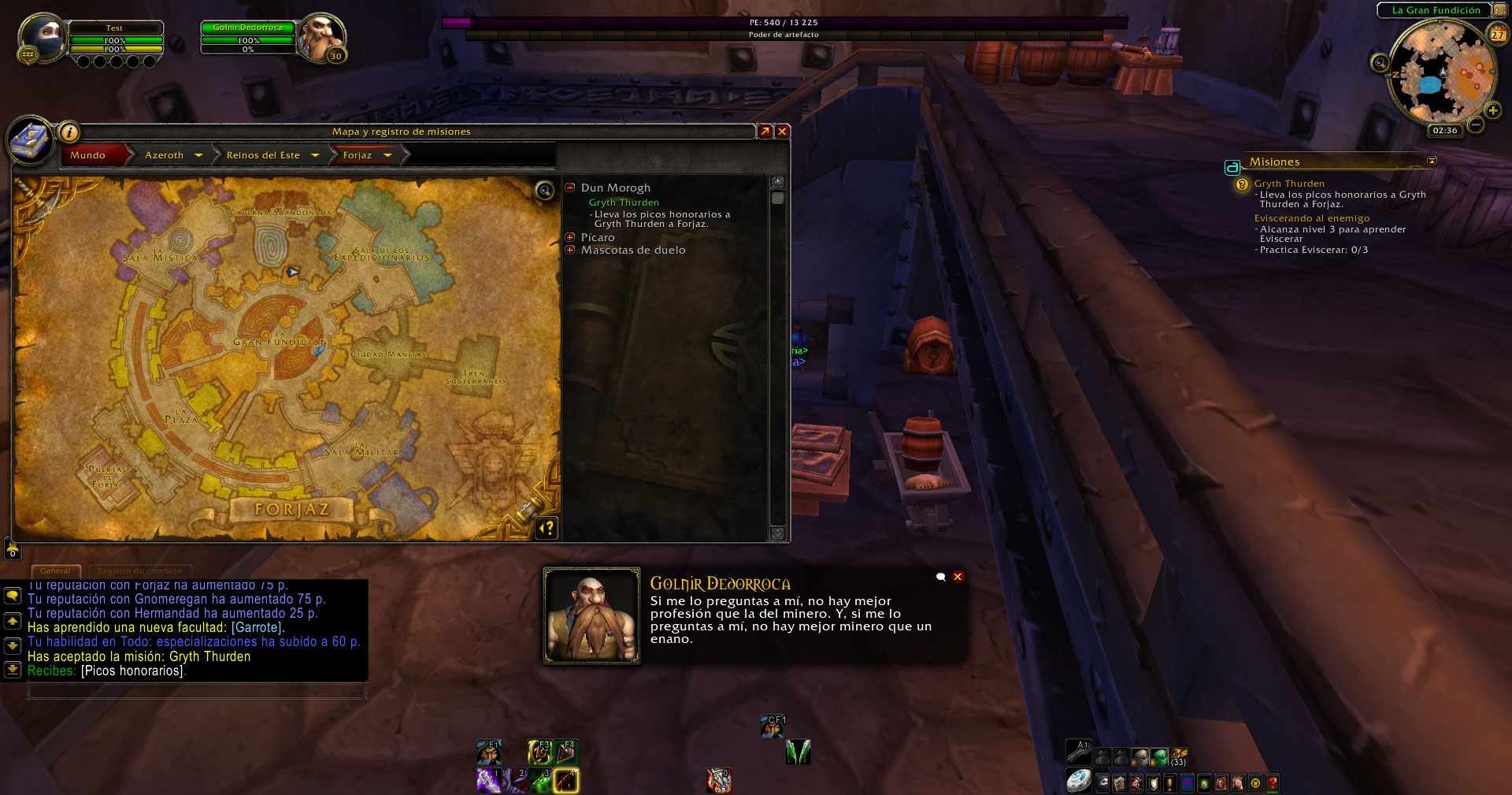Close Golnir Dedorroca's dialogue box
This screenshot has height=795, width=1512.
(x=958, y=577)
